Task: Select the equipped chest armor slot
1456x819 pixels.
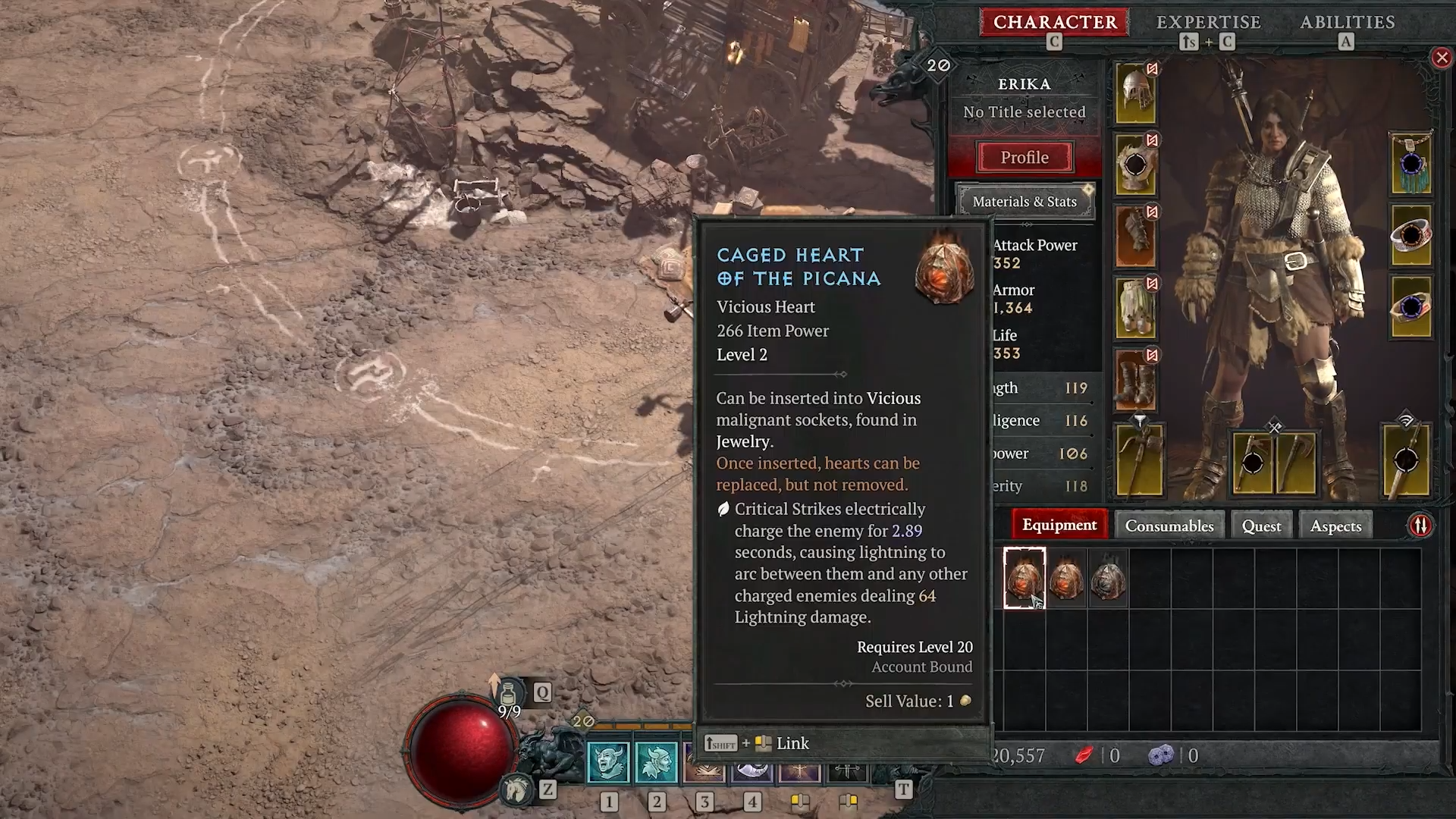Action: click(1135, 165)
